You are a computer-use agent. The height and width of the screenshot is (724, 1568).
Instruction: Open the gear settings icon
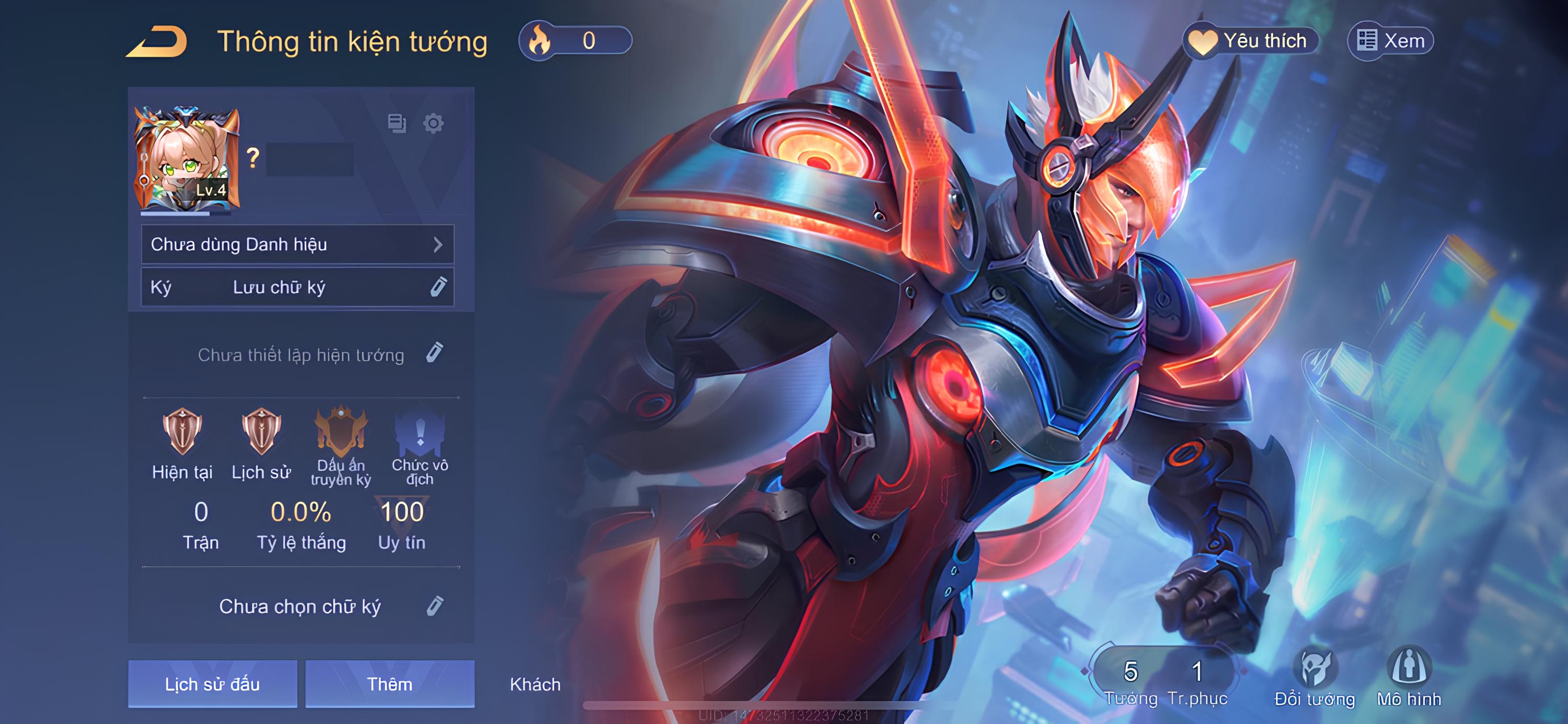click(x=433, y=123)
